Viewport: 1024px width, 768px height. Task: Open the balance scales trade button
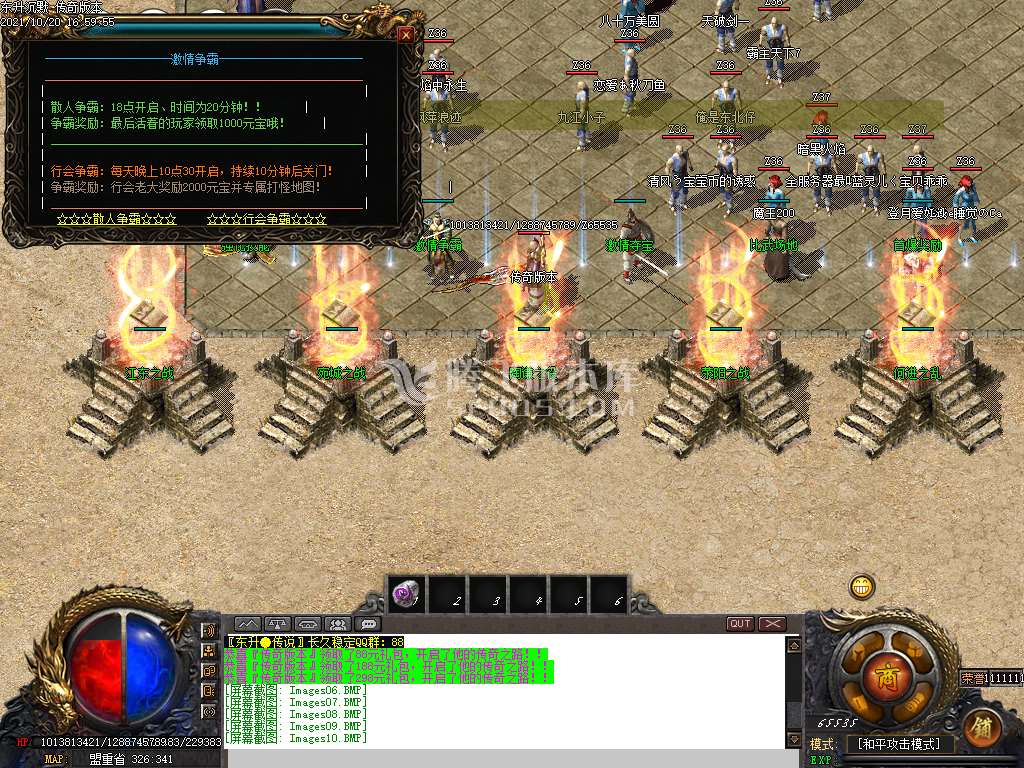(278, 624)
